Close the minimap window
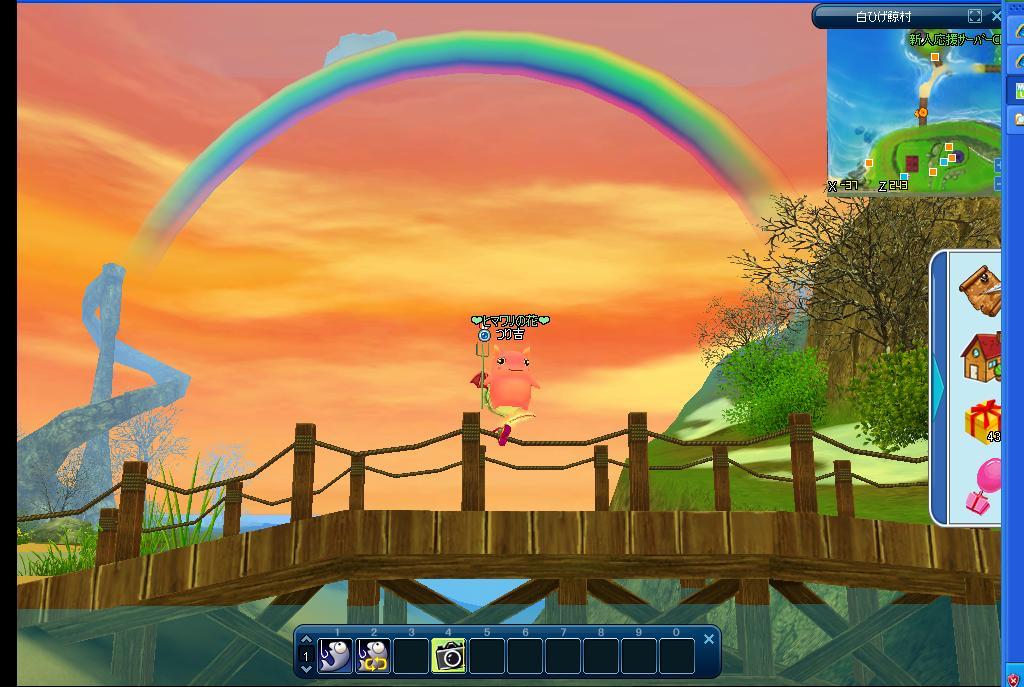 [x=996, y=16]
